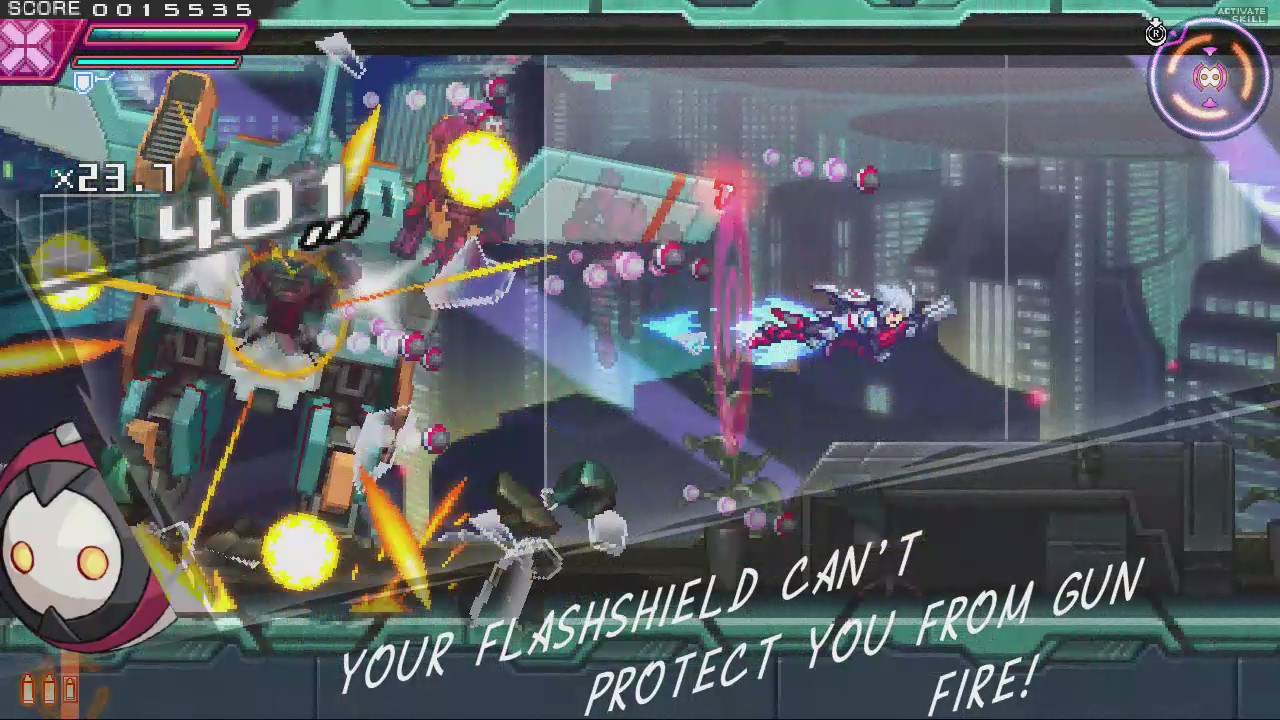The height and width of the screenshot is (720, 1280).
Task: Select the blue shield icon under the health bars
Action: tap(84, 82)
